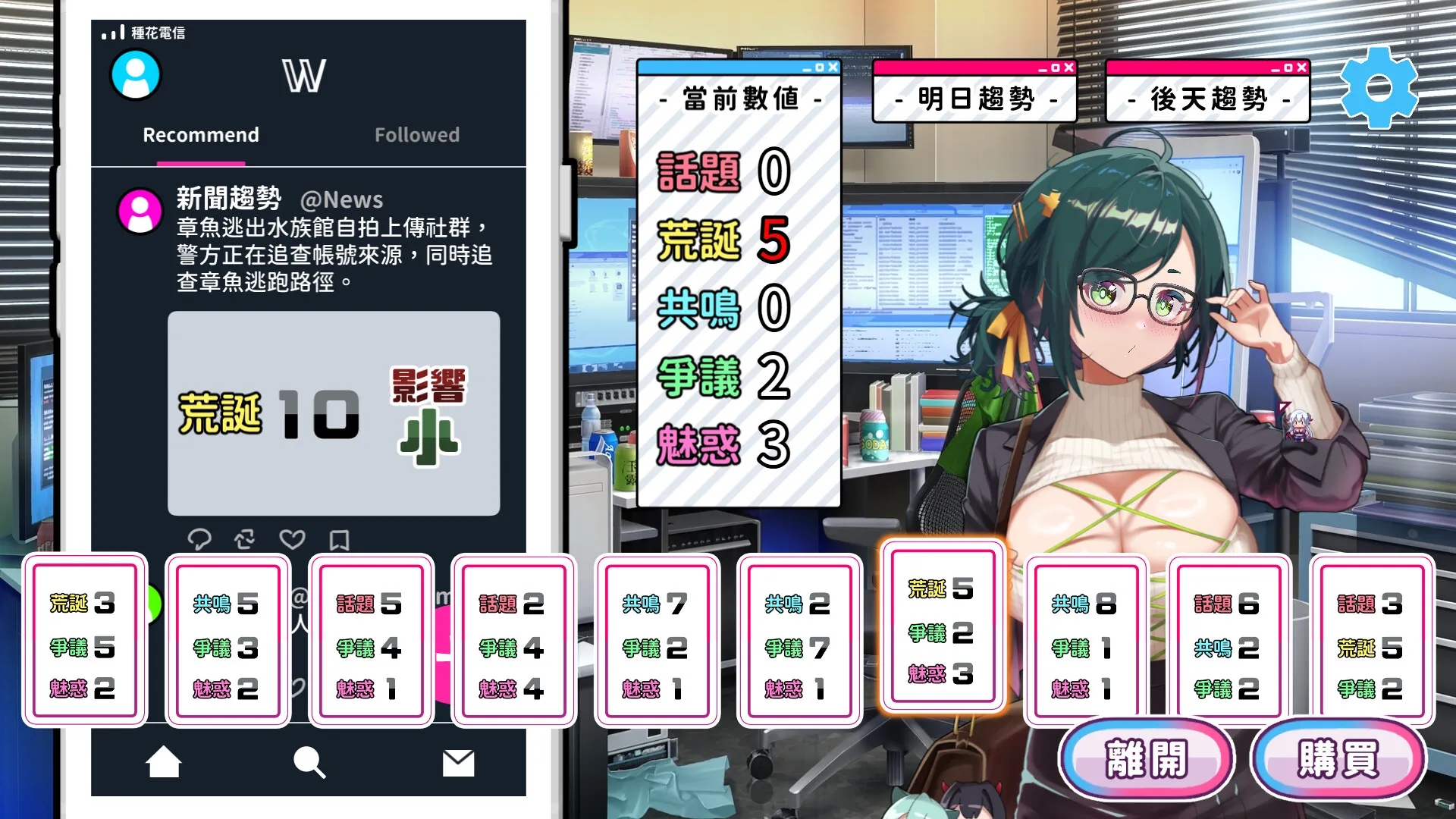Toggle the like heart on the News post

coord(292,540)
